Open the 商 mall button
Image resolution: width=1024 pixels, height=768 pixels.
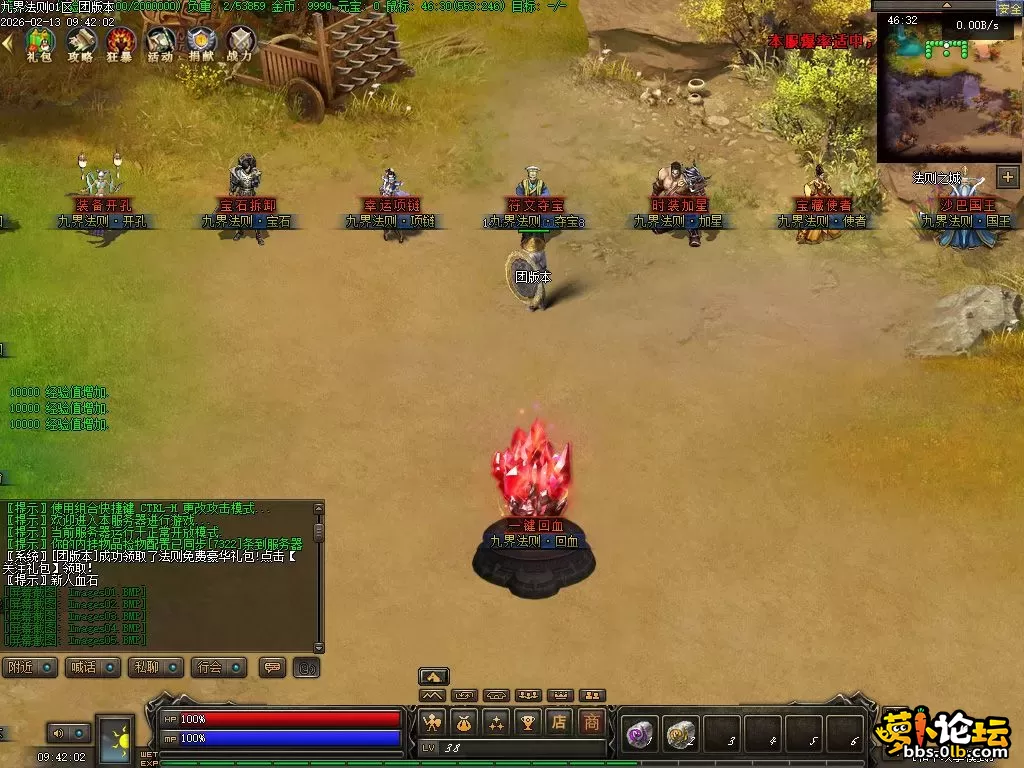tap(592, 721)
